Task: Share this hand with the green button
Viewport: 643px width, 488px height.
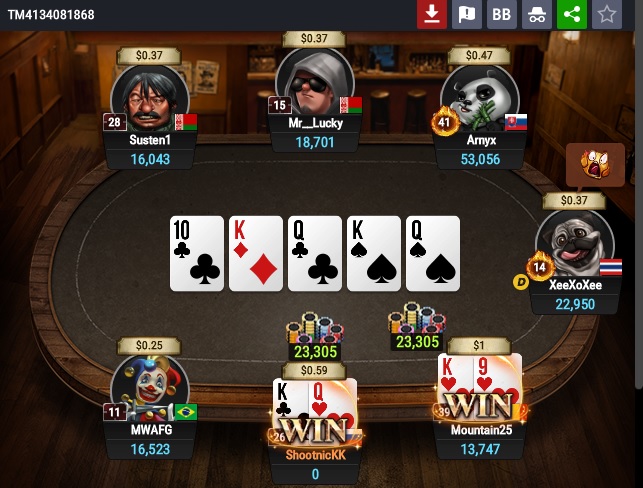Action: (x=572, y=14)
